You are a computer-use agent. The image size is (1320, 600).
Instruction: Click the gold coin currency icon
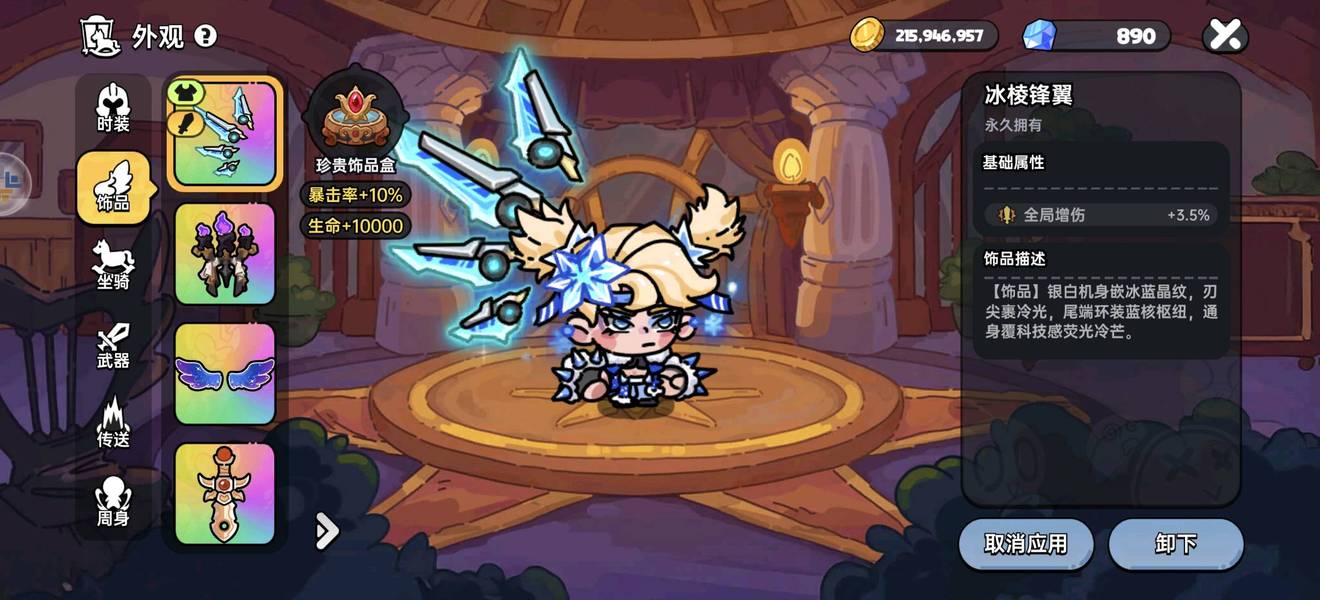(866, 36)
